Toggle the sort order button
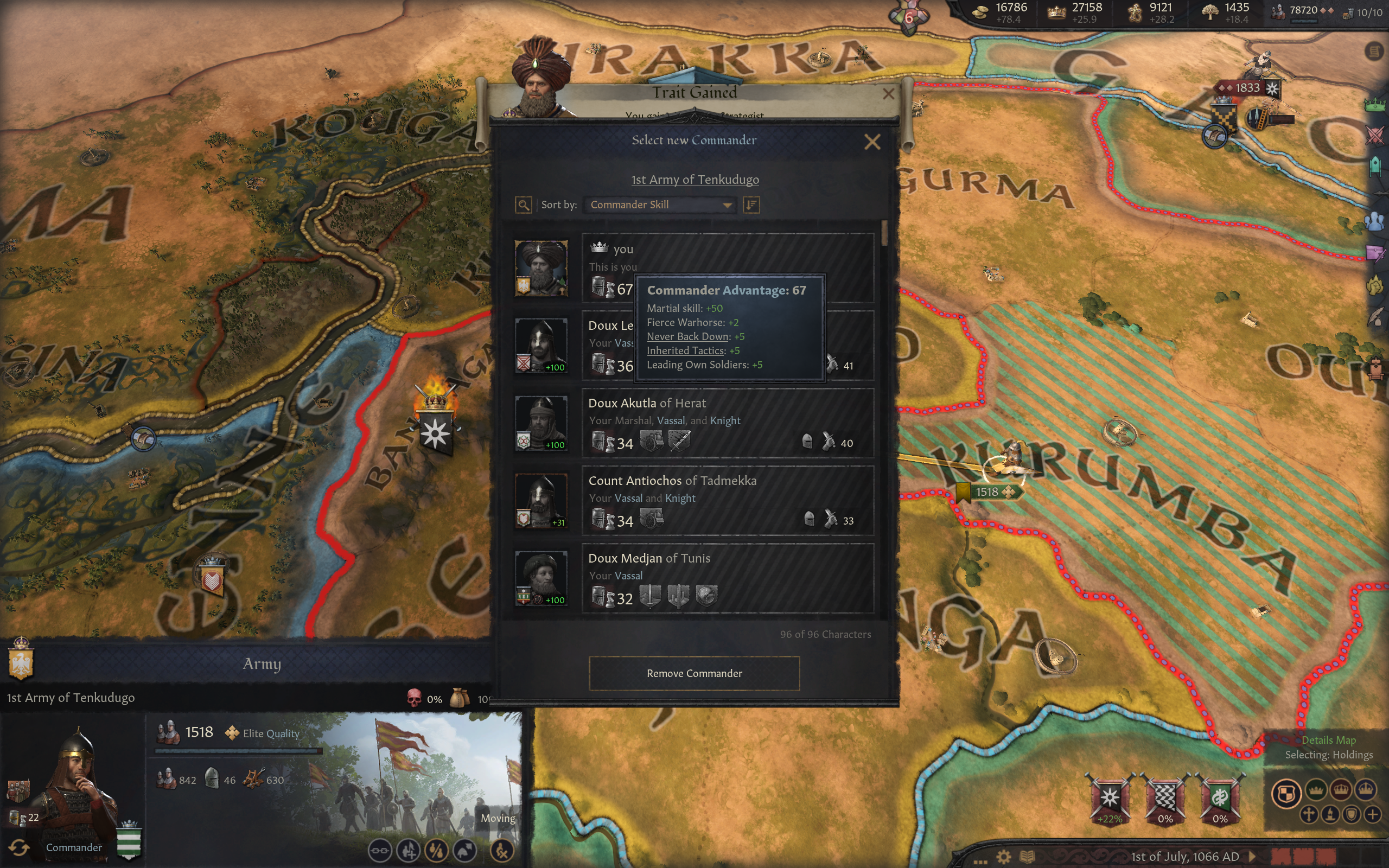 pyautogui.click(x=751, y=205)
